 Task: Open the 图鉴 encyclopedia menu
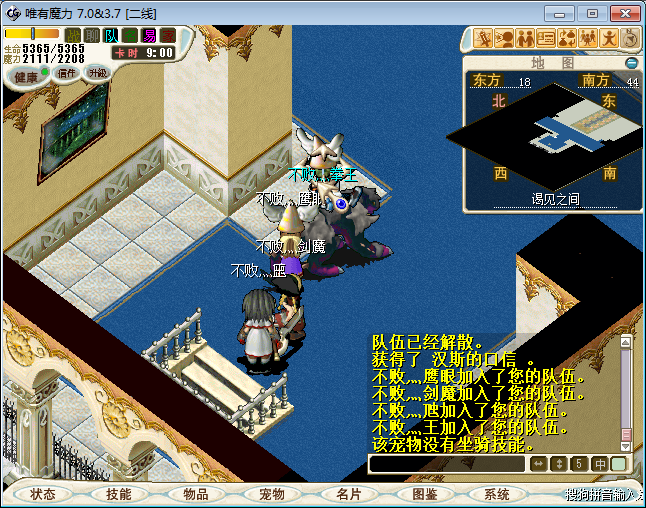tap(423, 494)
